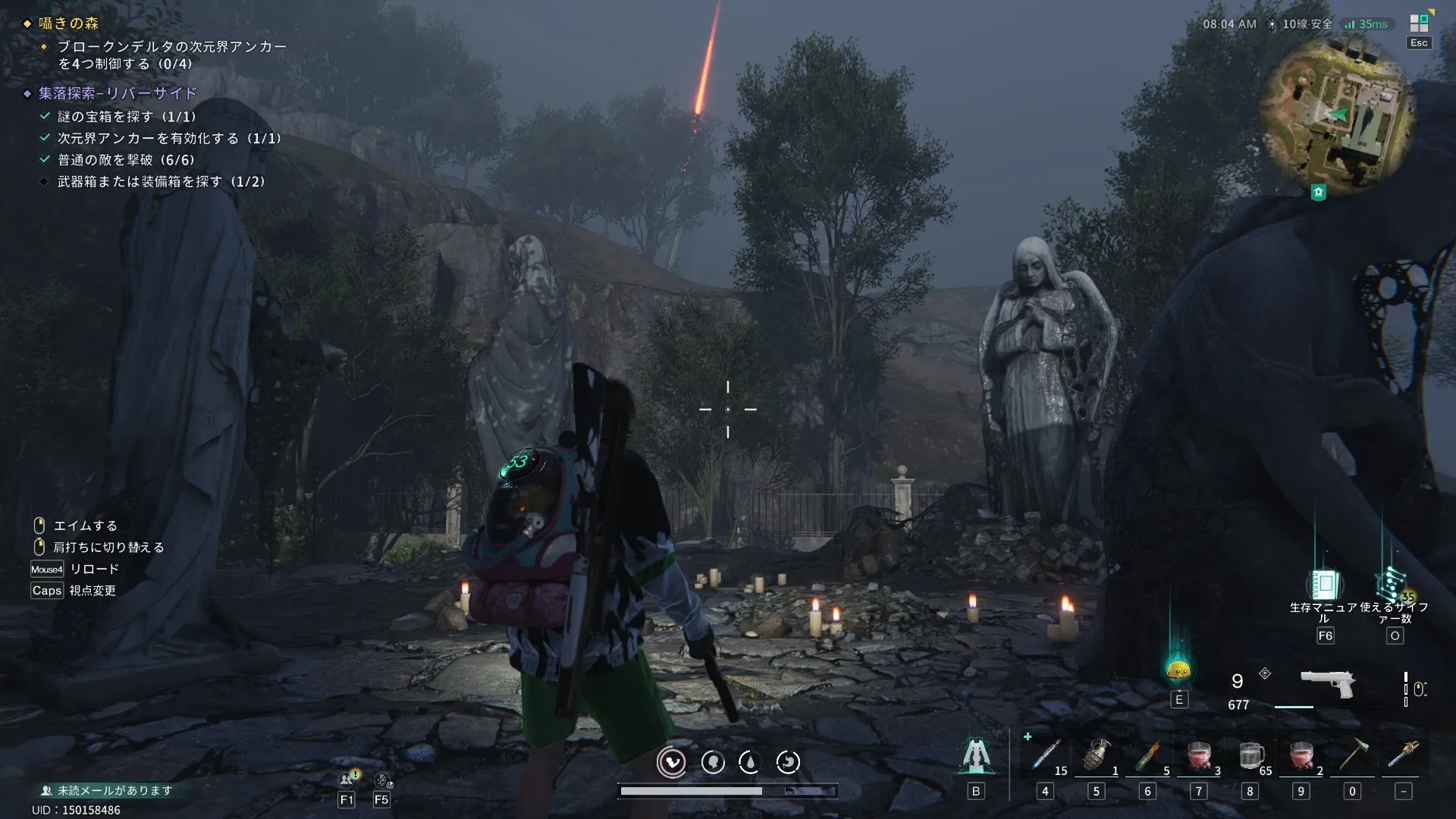Select the hammer tool hotbar slot
This screenshot has height=819, width=1456.
click(x=1352, y=755)
